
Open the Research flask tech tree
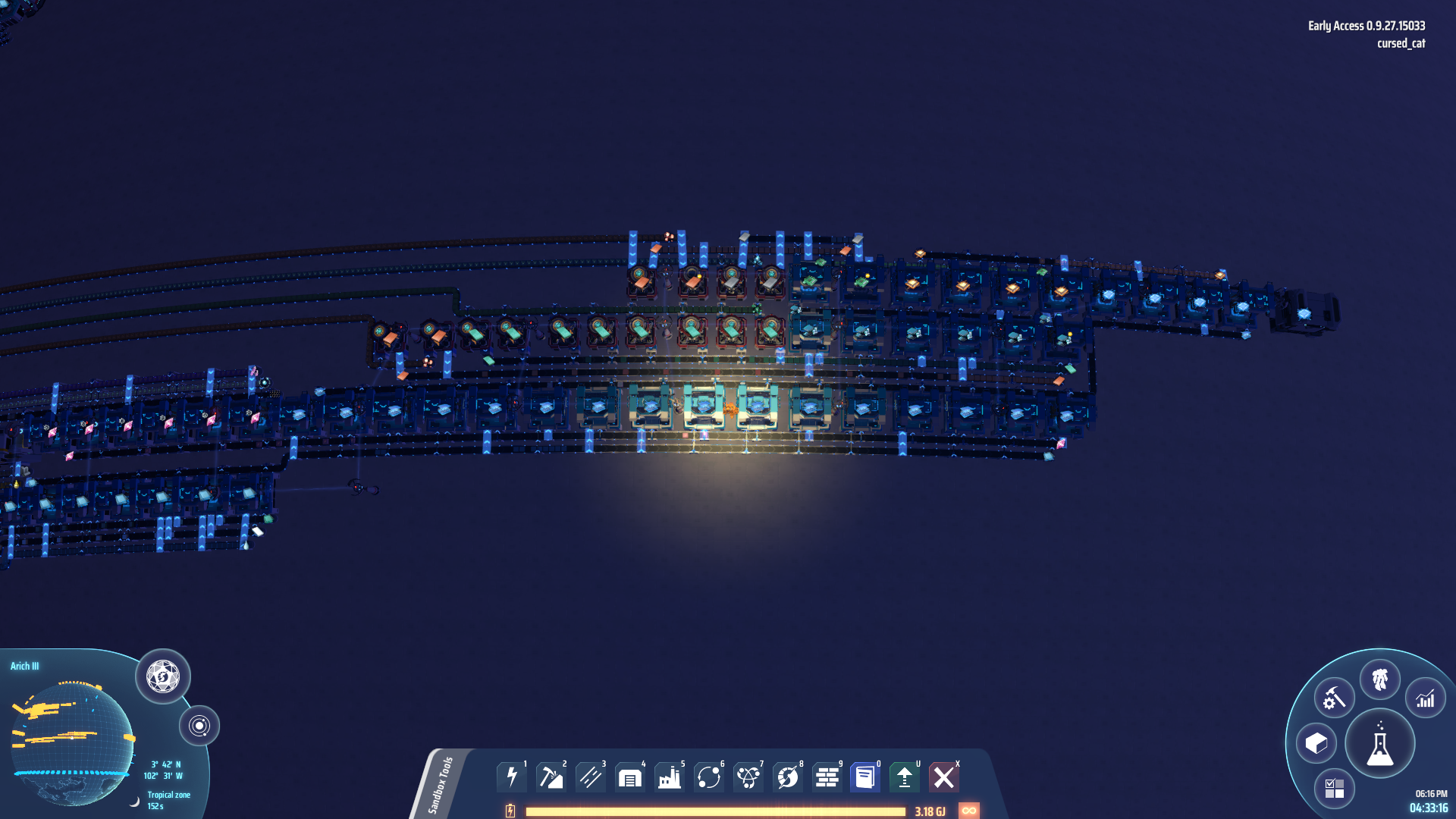[x=1381, y=744]
